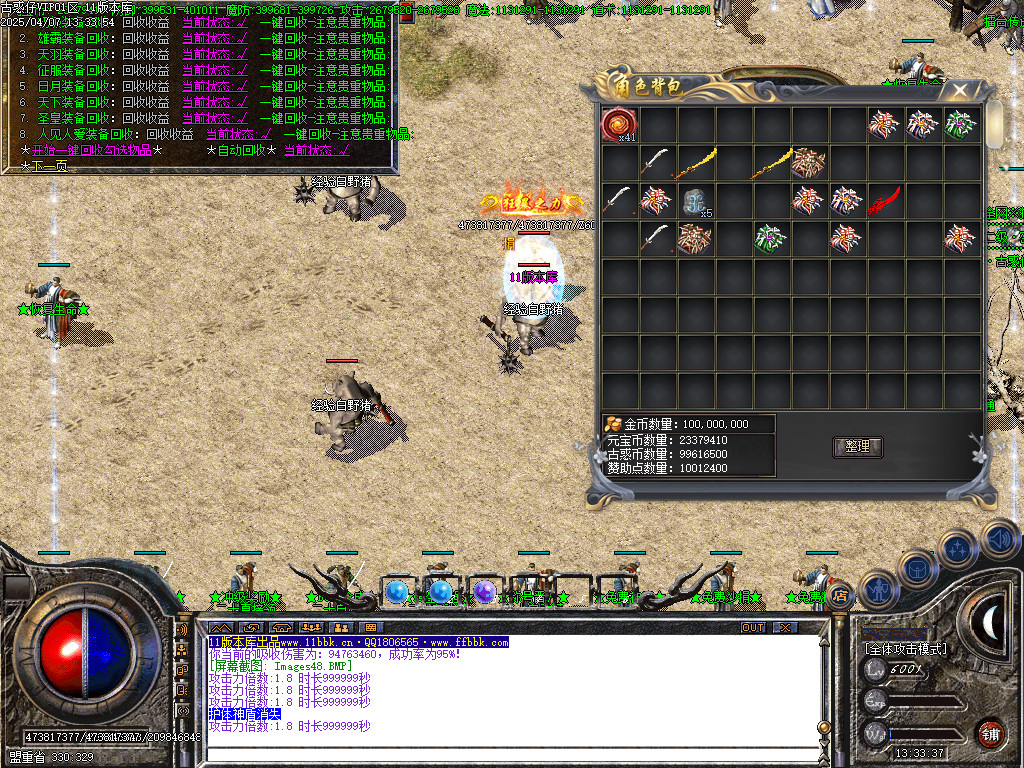1024x768 pixels.
Task: Close the 角色背包 inventory window
Action: click(x=960, y=90)
